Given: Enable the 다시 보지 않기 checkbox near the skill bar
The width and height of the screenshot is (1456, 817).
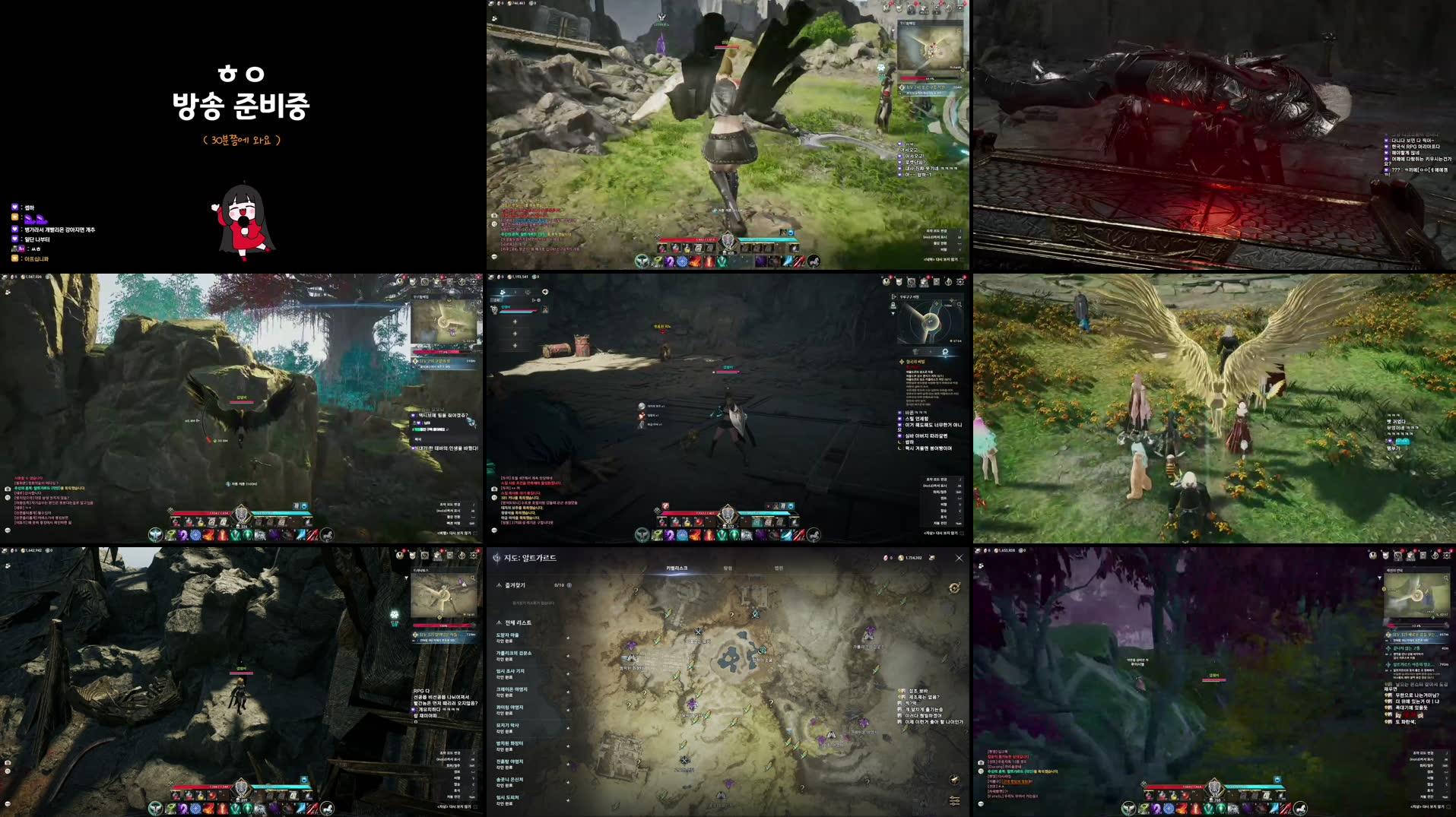Looking at the screenshot, I should click(x=1447, y=806).
